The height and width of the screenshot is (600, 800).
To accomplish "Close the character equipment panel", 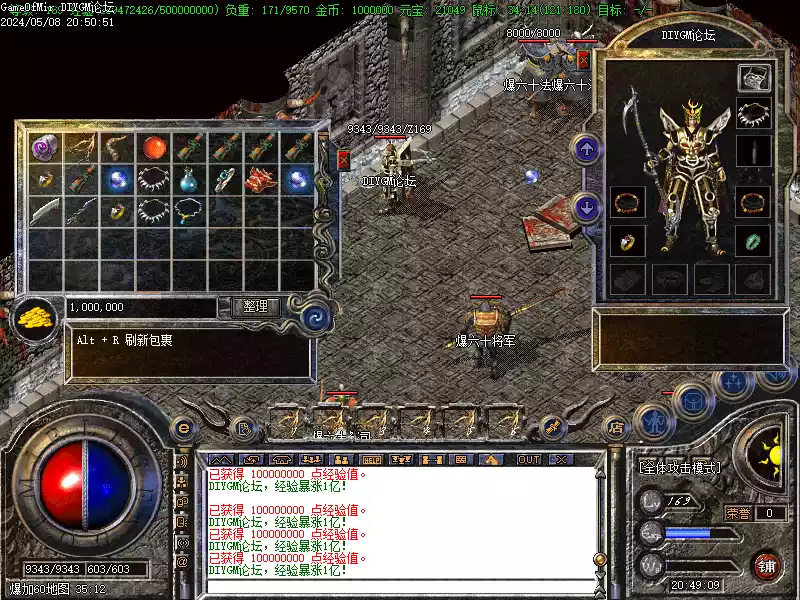I will point(584,60).
